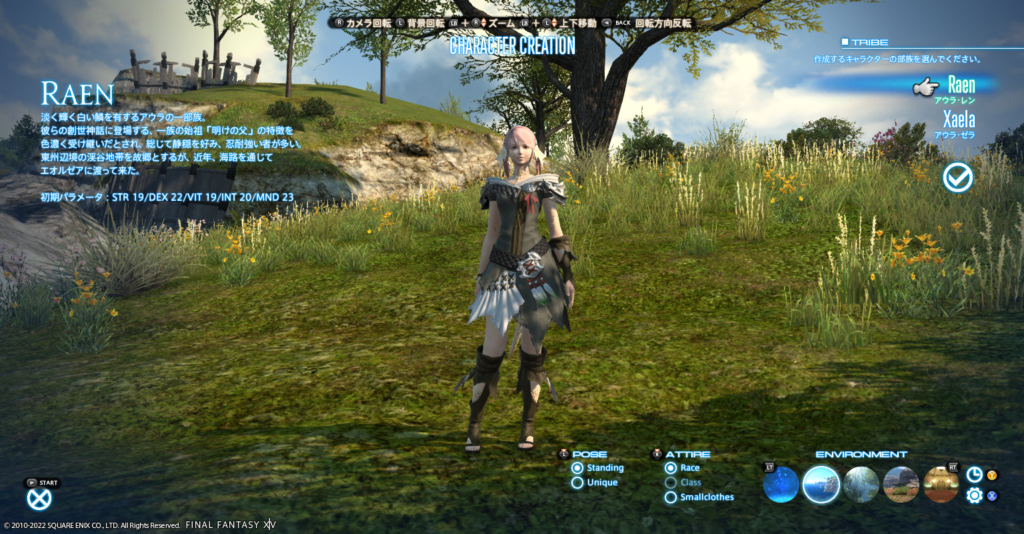Select the seaside cliff environment thumbnail
The image size is (1024, 534).
pyautogui.click(x=821, y=485)
